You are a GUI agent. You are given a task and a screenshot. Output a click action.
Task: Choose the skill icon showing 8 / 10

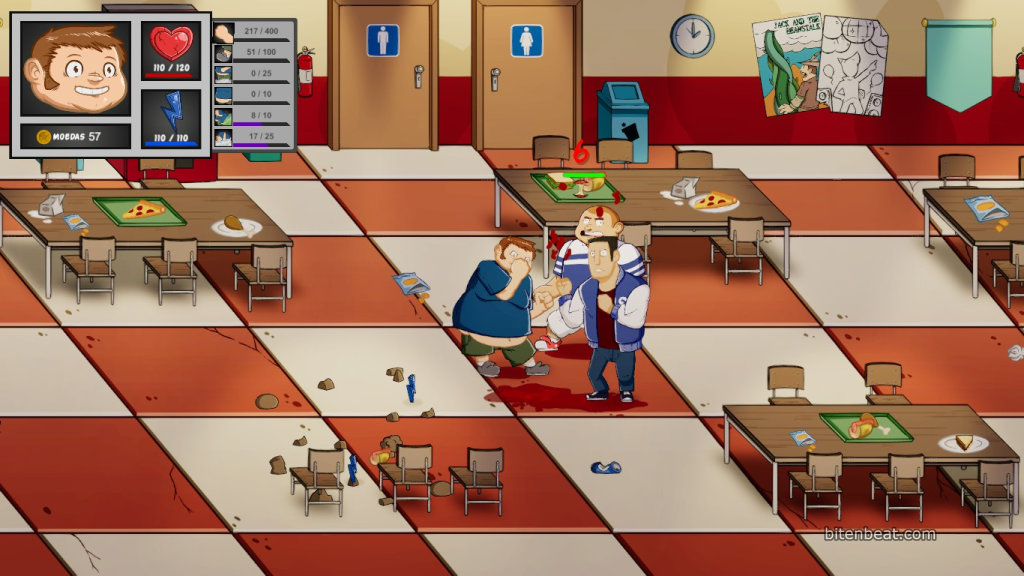tap(224, 116)
